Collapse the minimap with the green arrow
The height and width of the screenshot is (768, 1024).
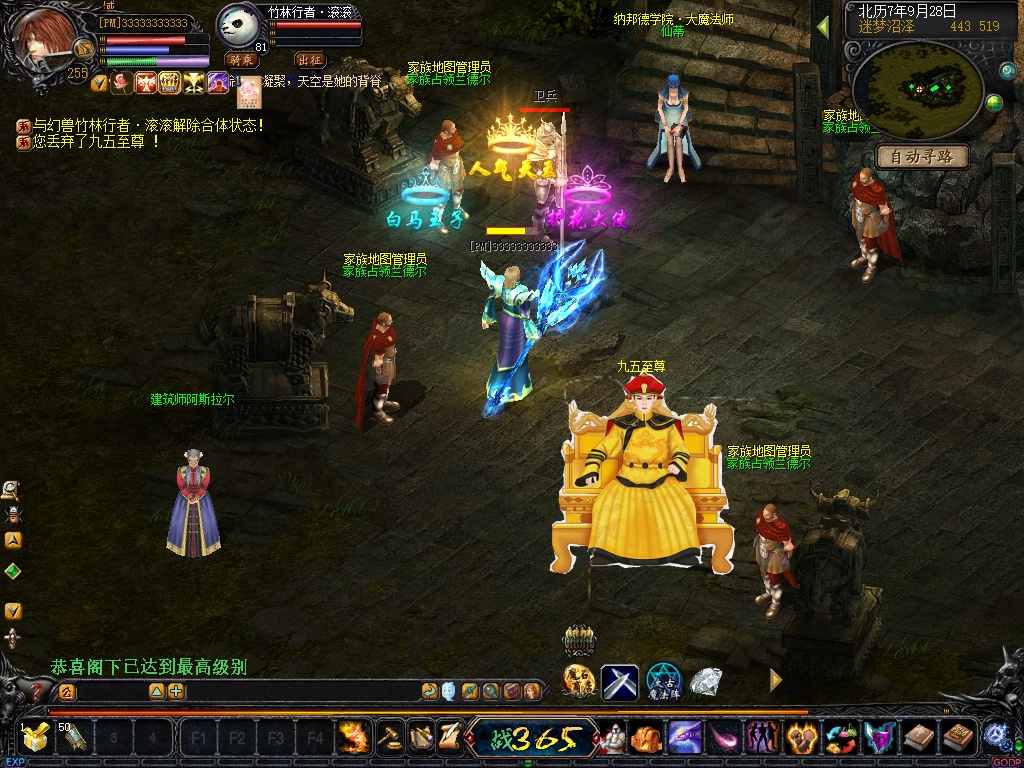823,27
